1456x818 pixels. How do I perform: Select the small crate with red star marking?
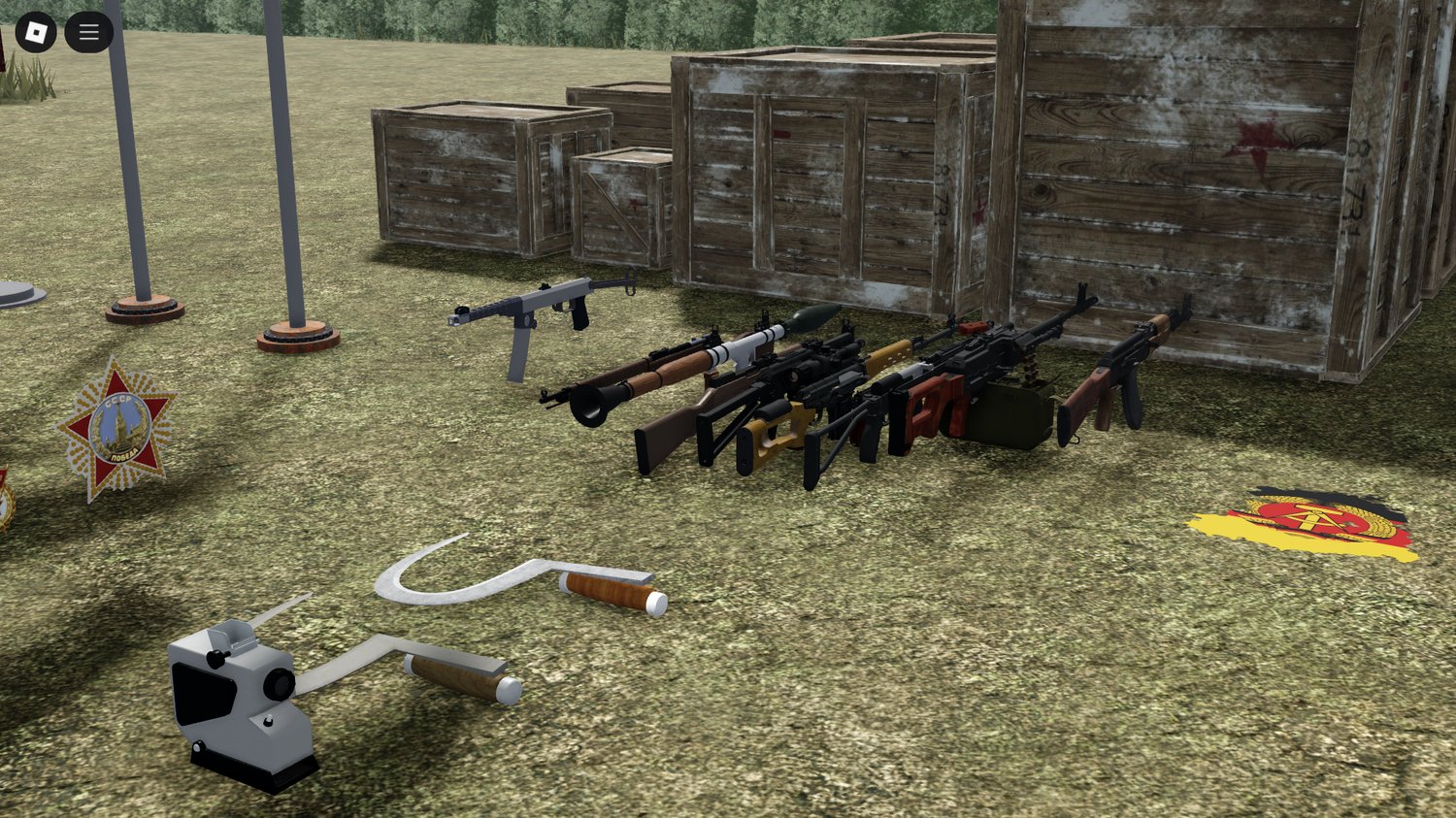coord(621,204)
